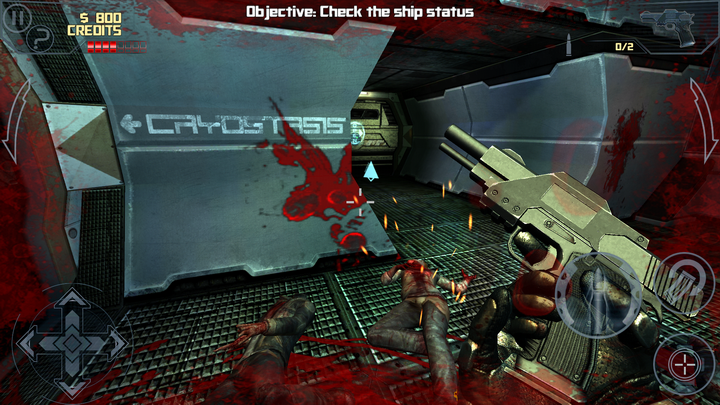Fire using the red crosshair button
This screenshot has height=405, width=720.
[x=684, y=364]
